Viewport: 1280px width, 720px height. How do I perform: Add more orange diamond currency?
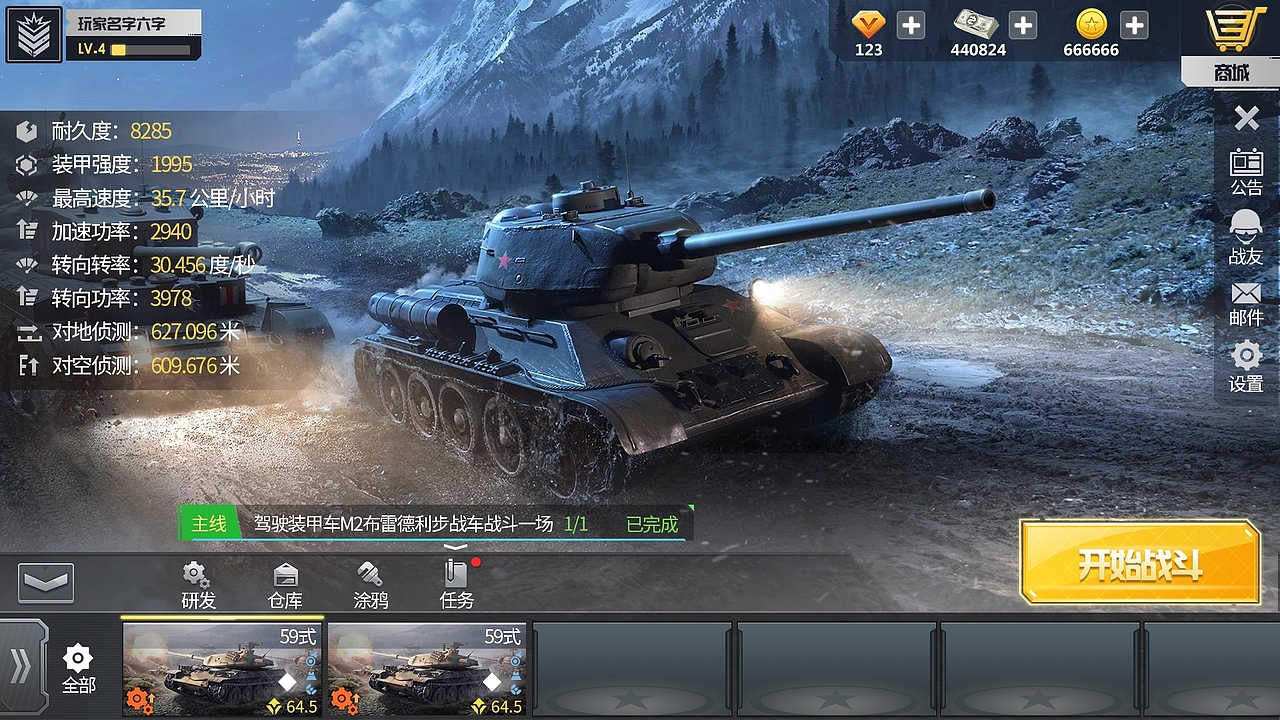click(x=910, y=25)
